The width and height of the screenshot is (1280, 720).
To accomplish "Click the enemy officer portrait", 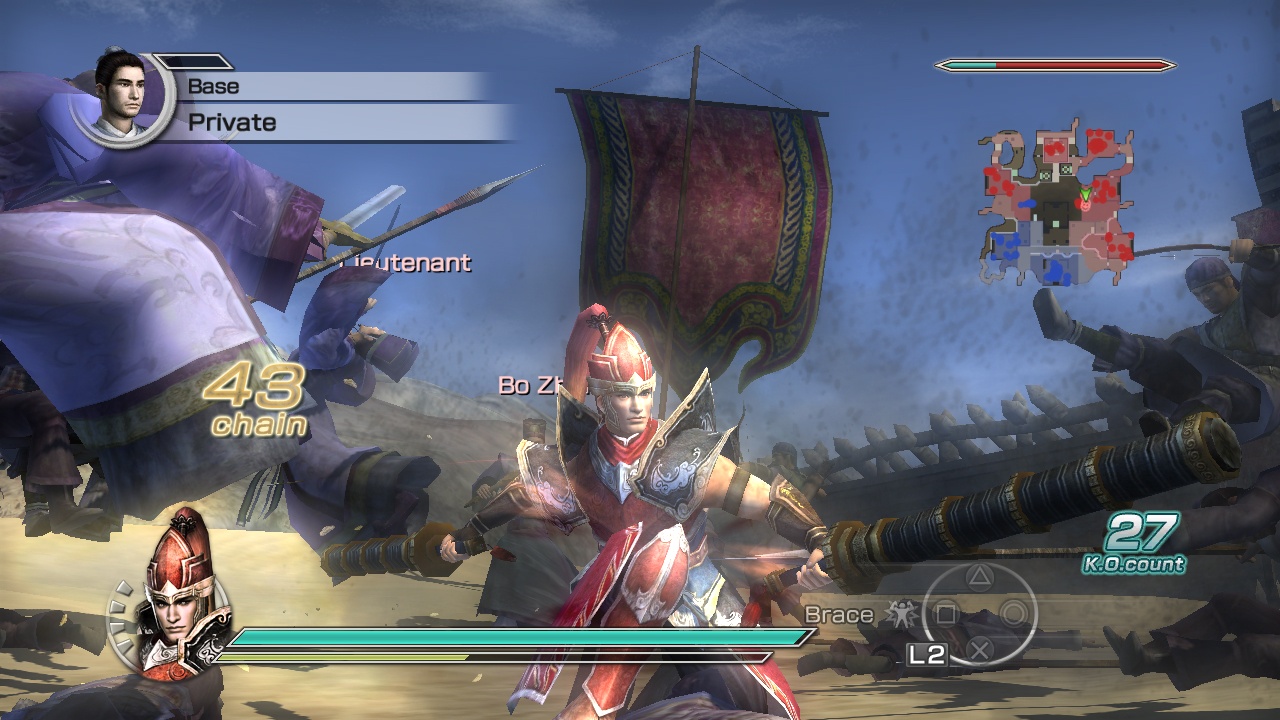I will point(125,95).
